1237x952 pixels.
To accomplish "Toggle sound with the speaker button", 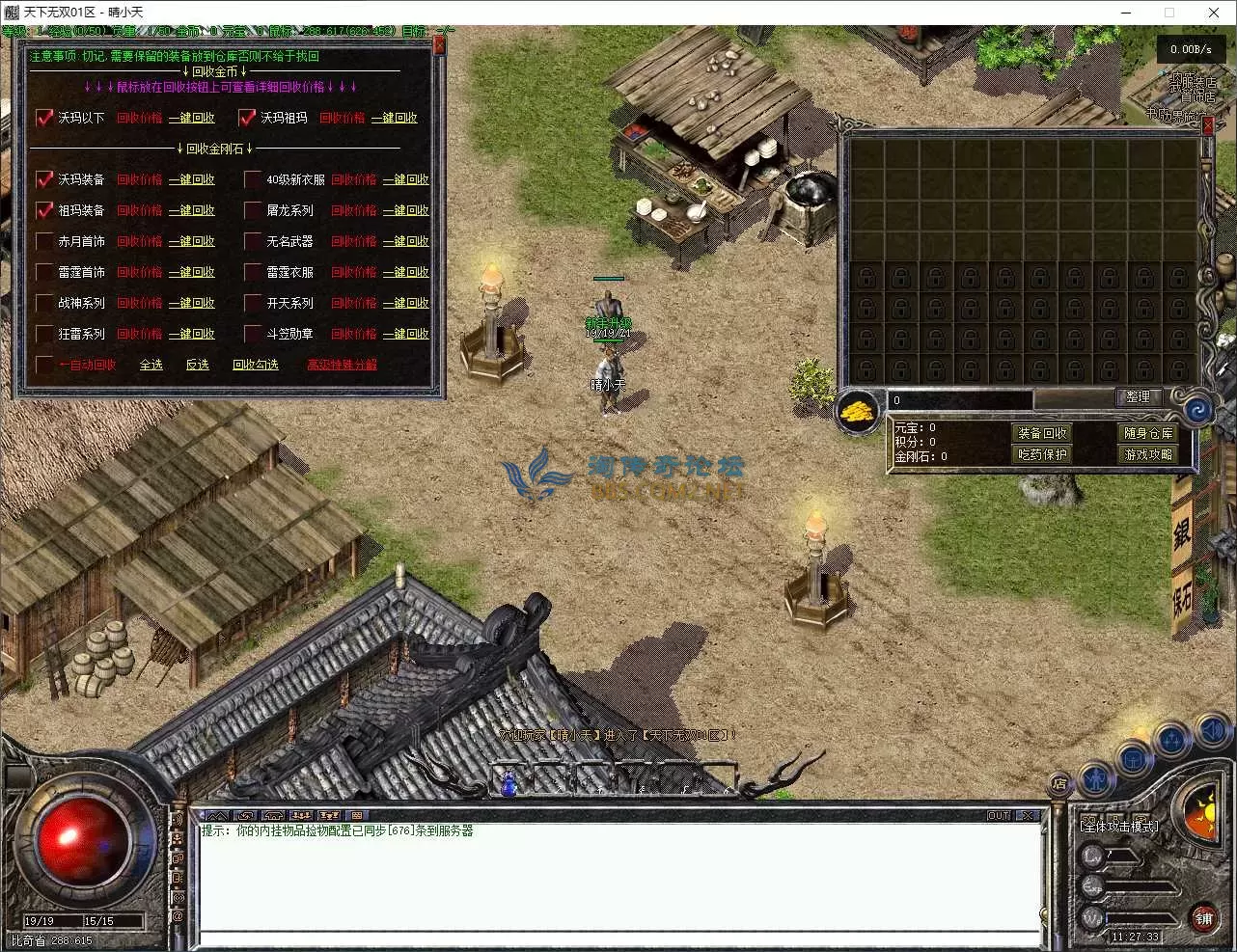I will (1212, 730).
